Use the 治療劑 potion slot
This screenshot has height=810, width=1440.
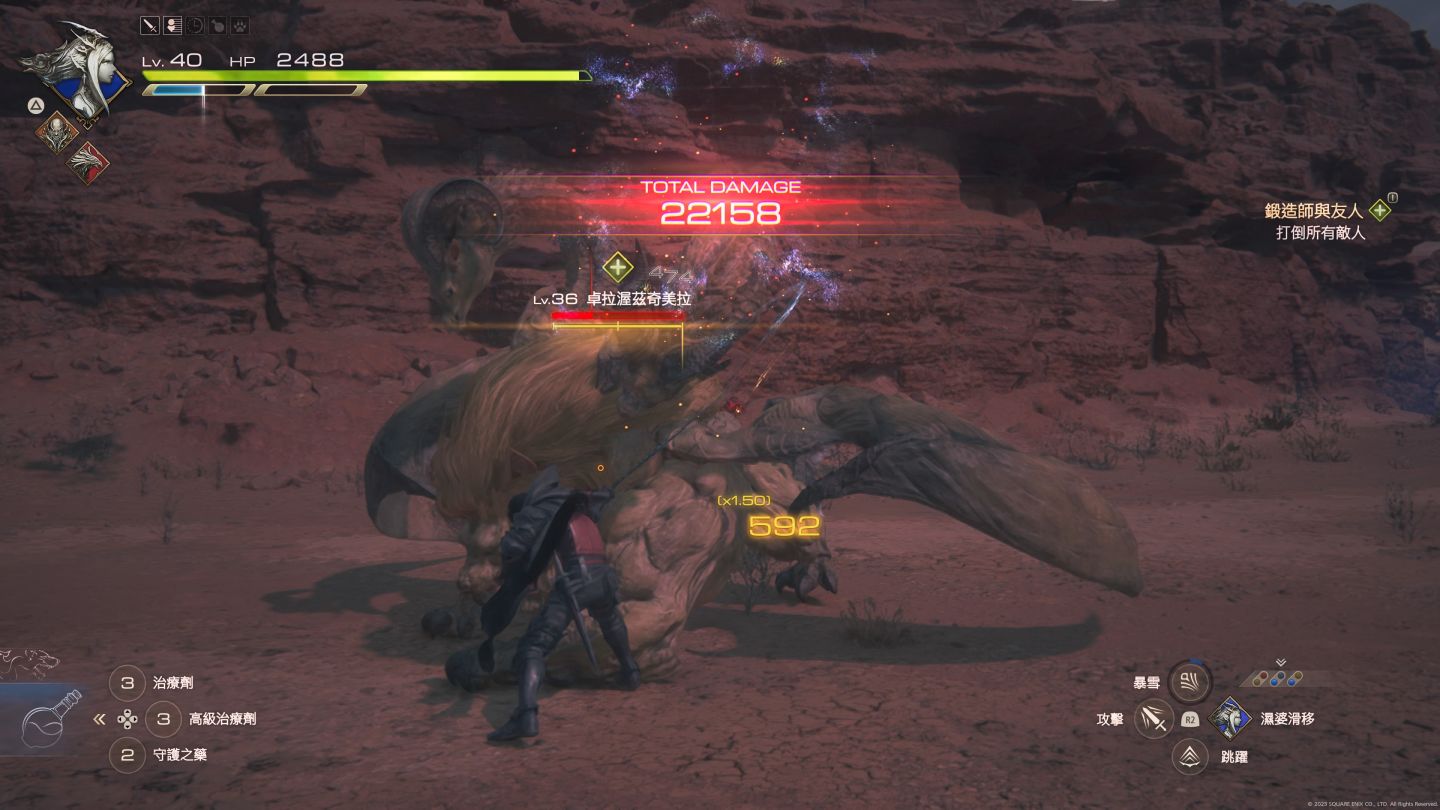pyautogui.click(x=127, y=683)
